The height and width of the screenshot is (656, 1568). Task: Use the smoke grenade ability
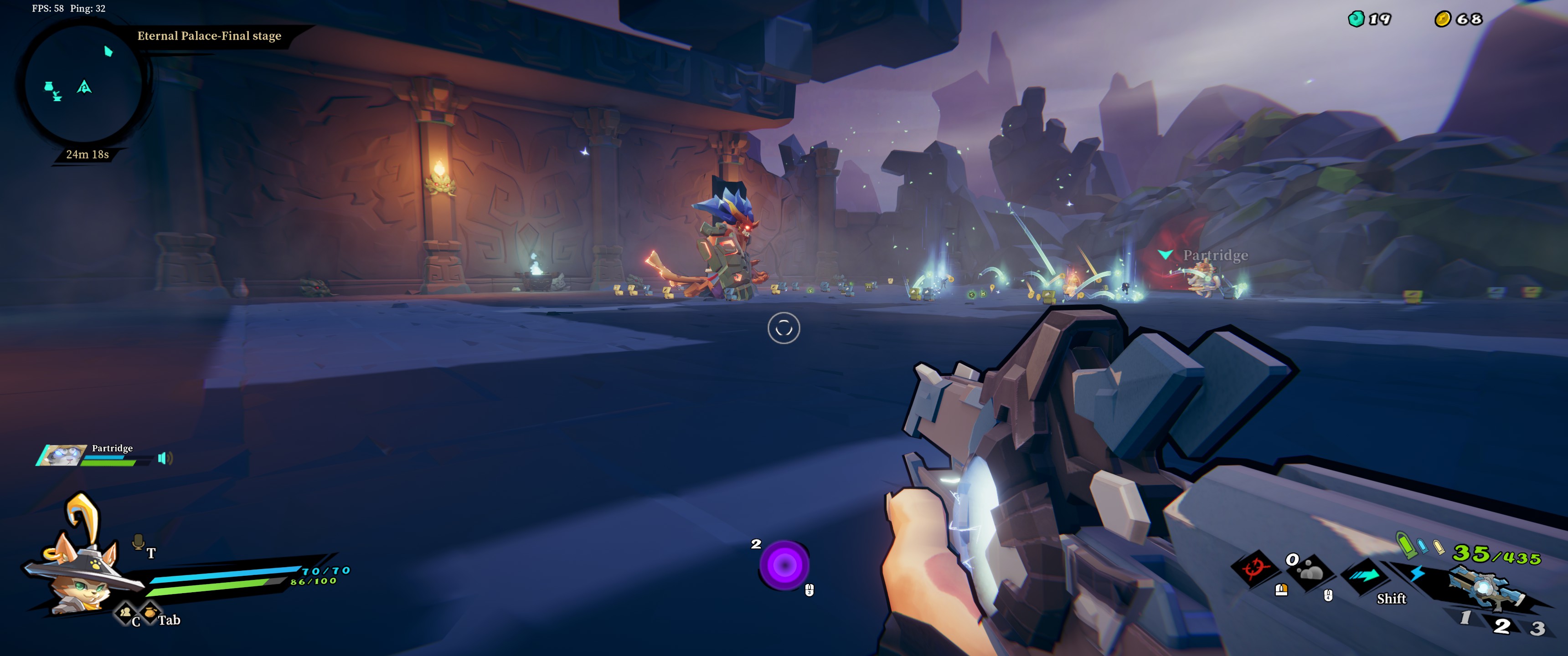tap(1310, 572)
